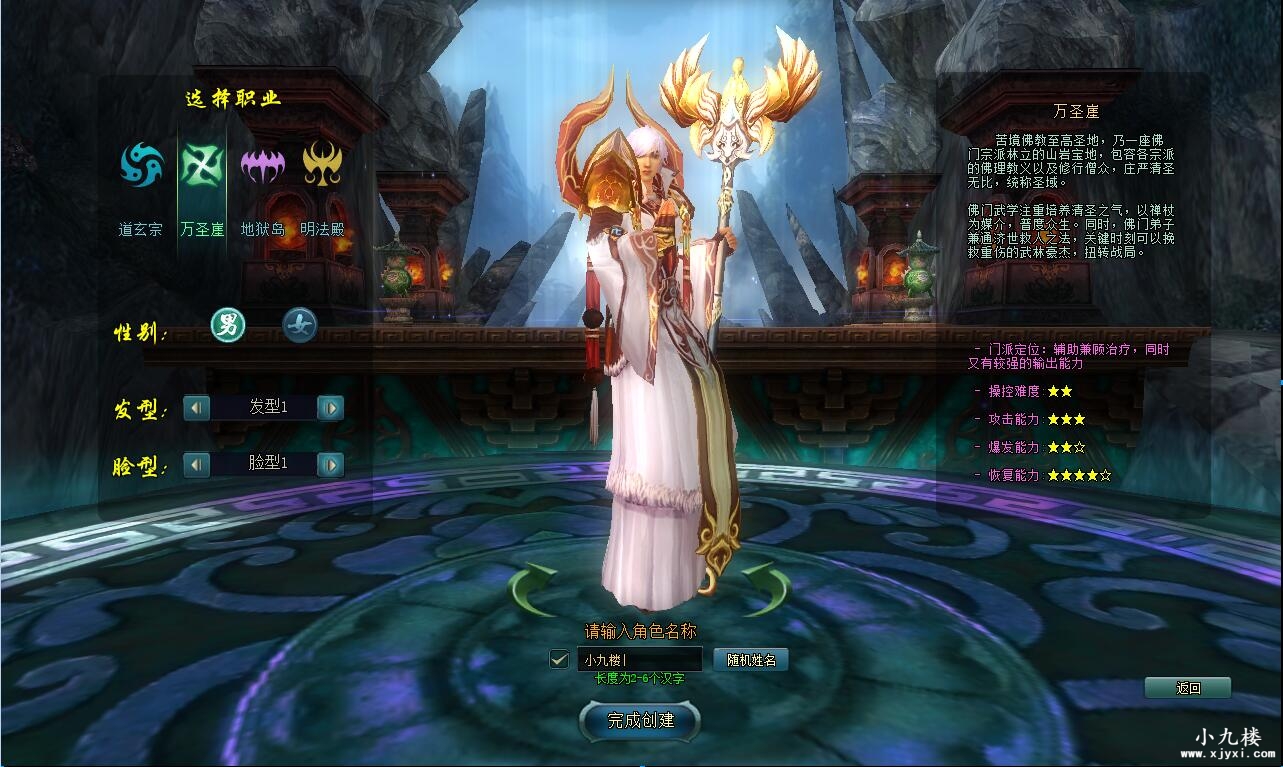
Task: Click next arrow for 脸型1 face type
Action: click(x=330, y=464)
